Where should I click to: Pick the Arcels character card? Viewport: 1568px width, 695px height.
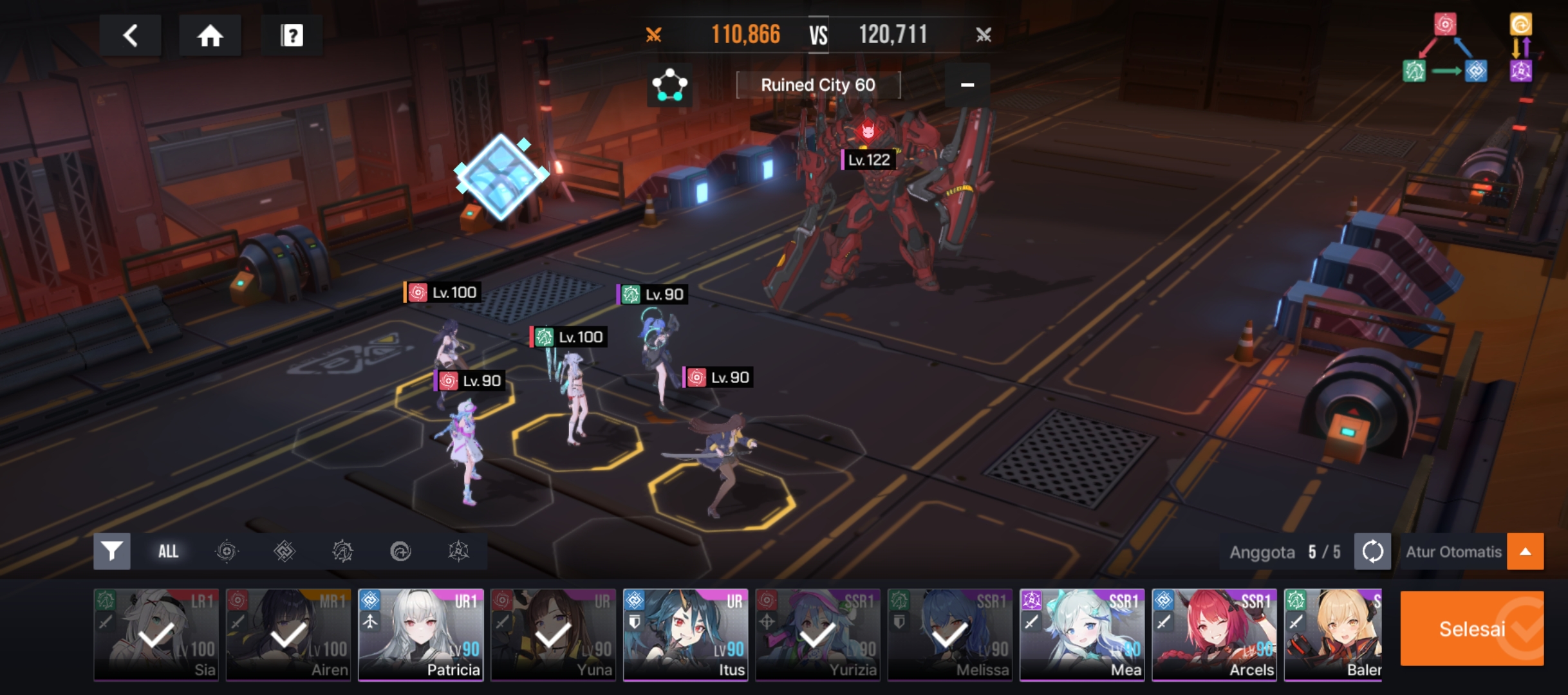1215,635
